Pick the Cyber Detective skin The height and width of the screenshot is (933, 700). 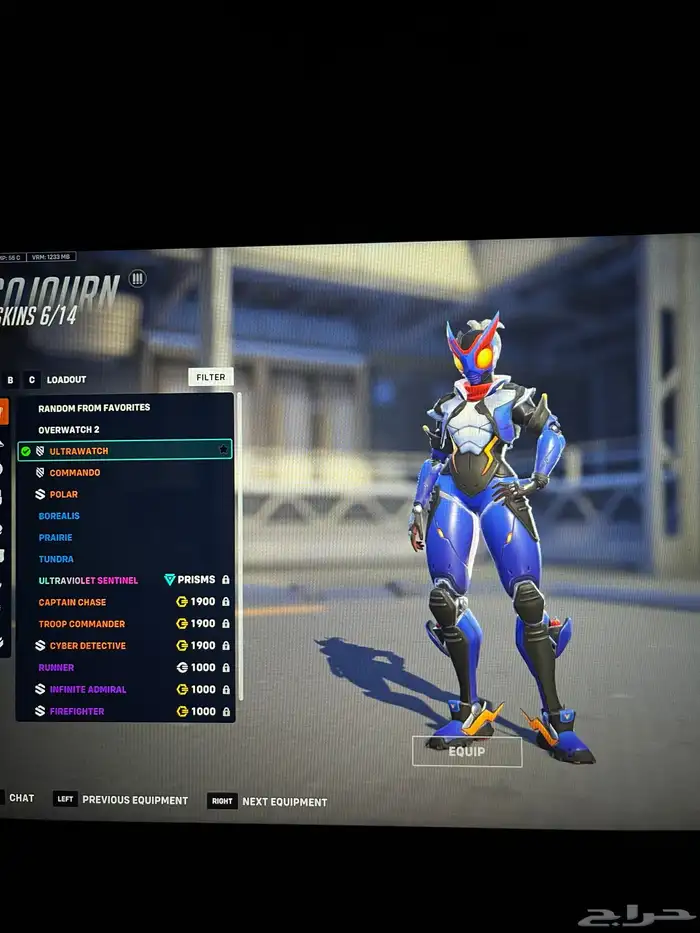(x=88, y=646)
